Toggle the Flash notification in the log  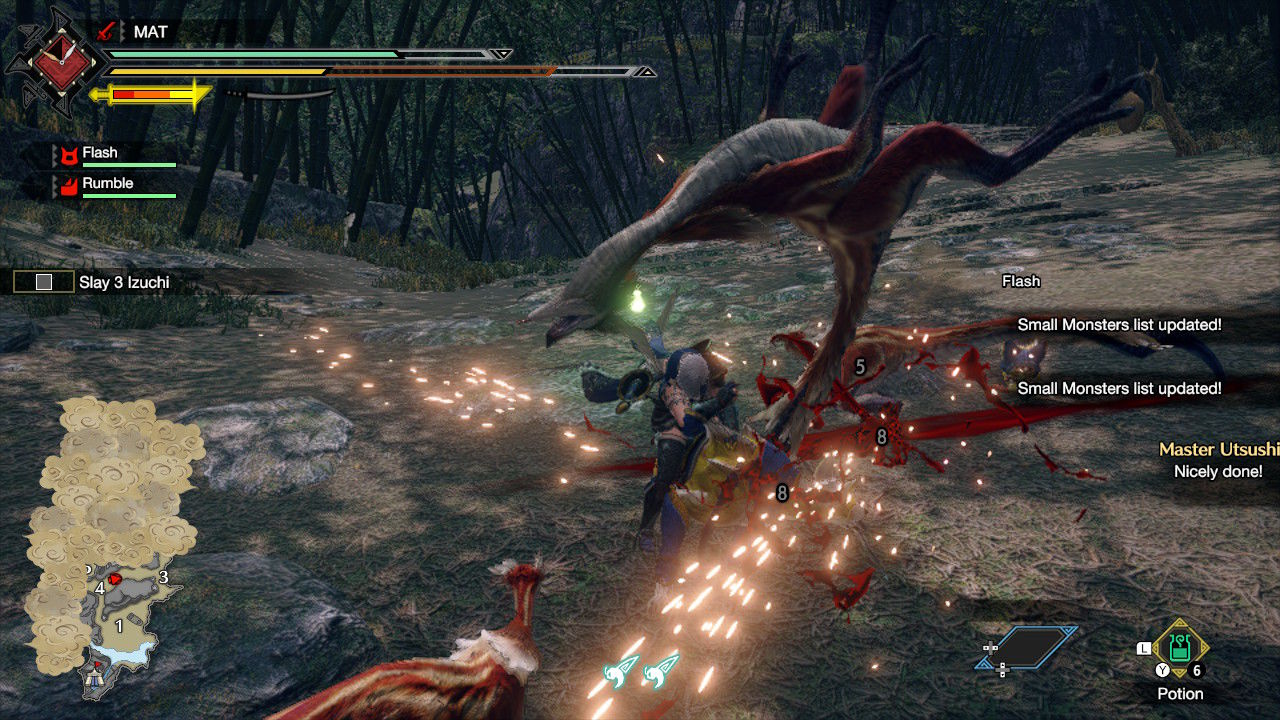point(1020,282)
